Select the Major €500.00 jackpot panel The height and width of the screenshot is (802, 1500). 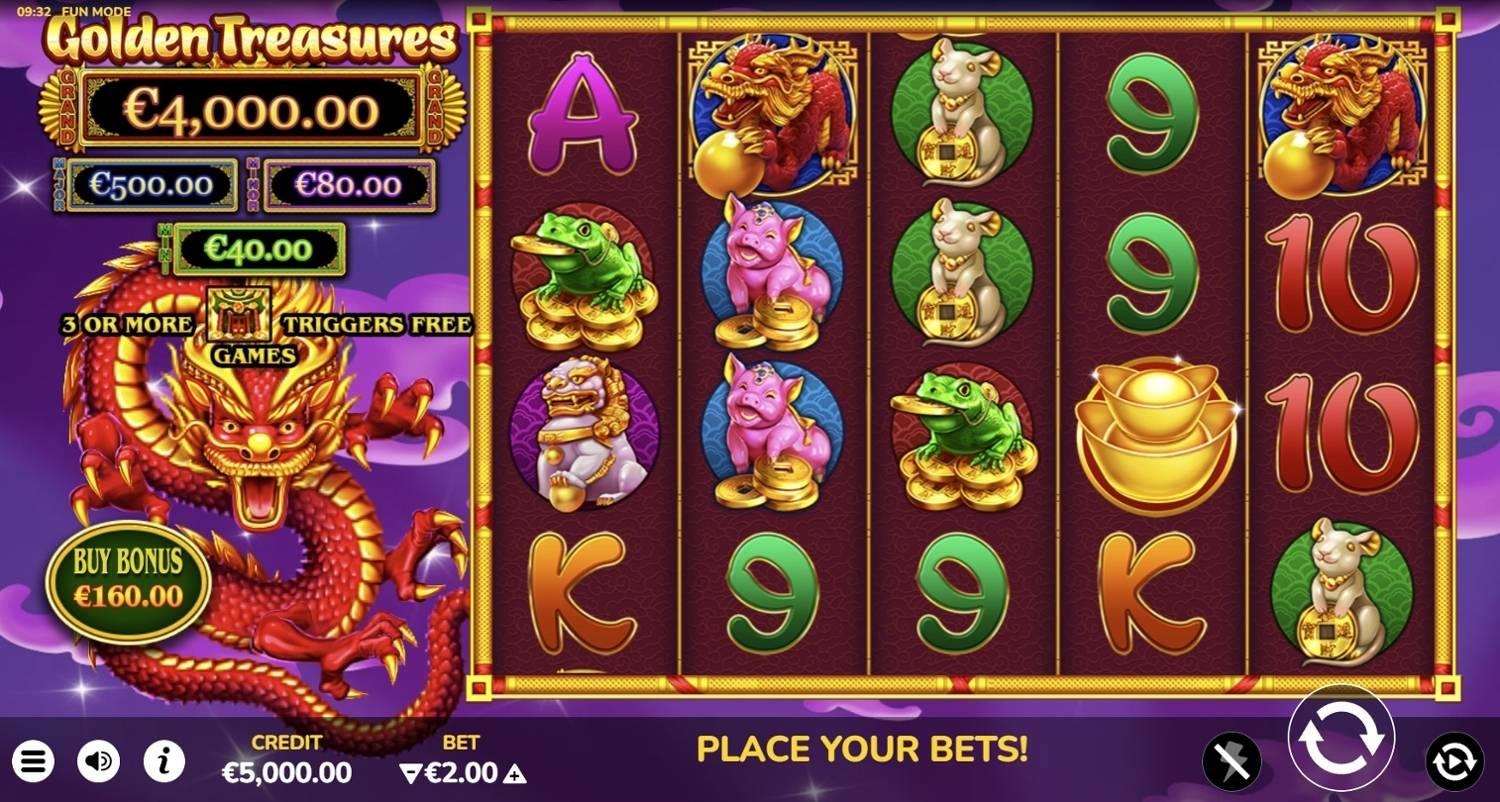pyautogui.click(x=152, y=184)
